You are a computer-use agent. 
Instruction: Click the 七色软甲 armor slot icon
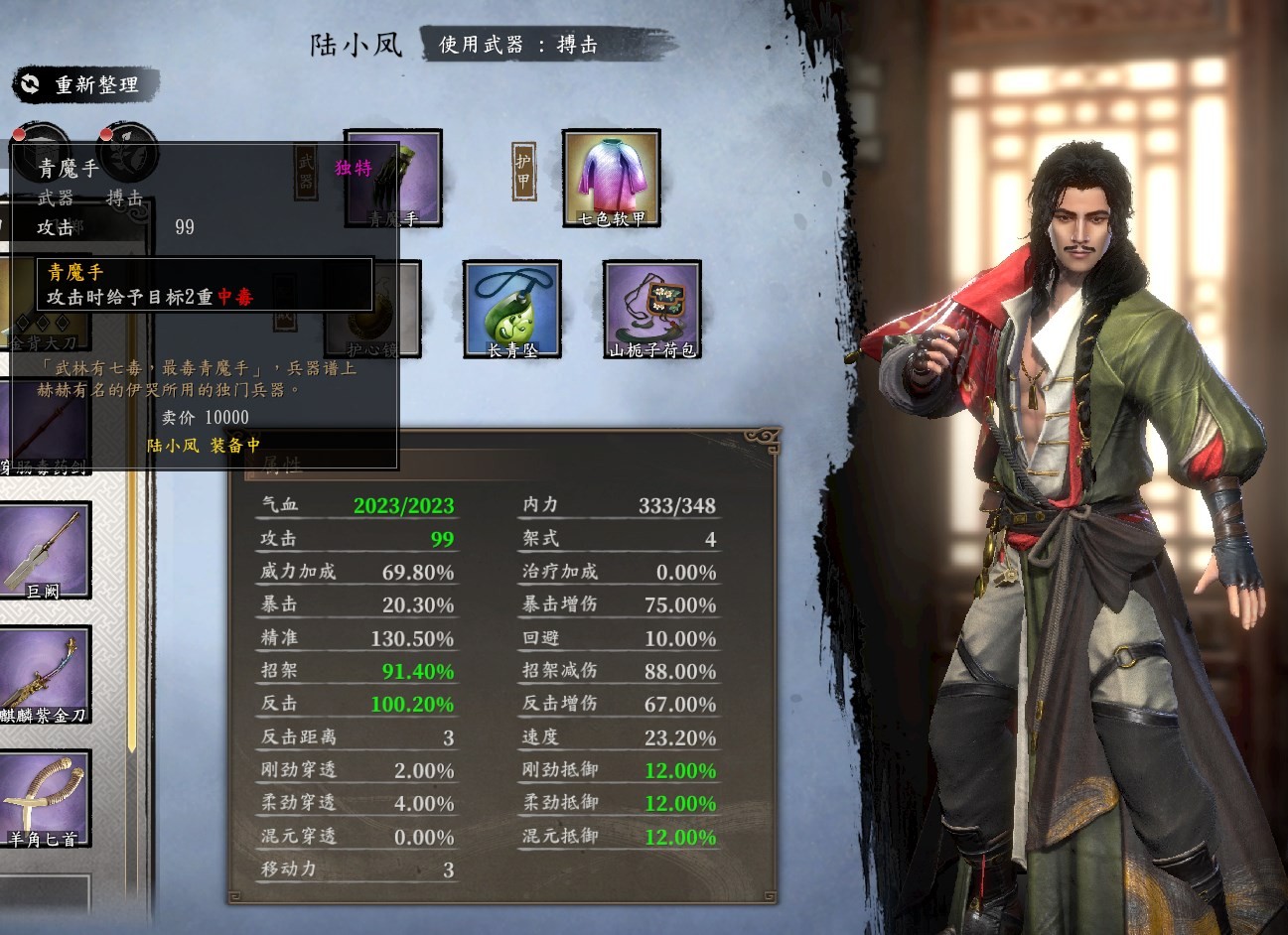click(x=610, y=180)
